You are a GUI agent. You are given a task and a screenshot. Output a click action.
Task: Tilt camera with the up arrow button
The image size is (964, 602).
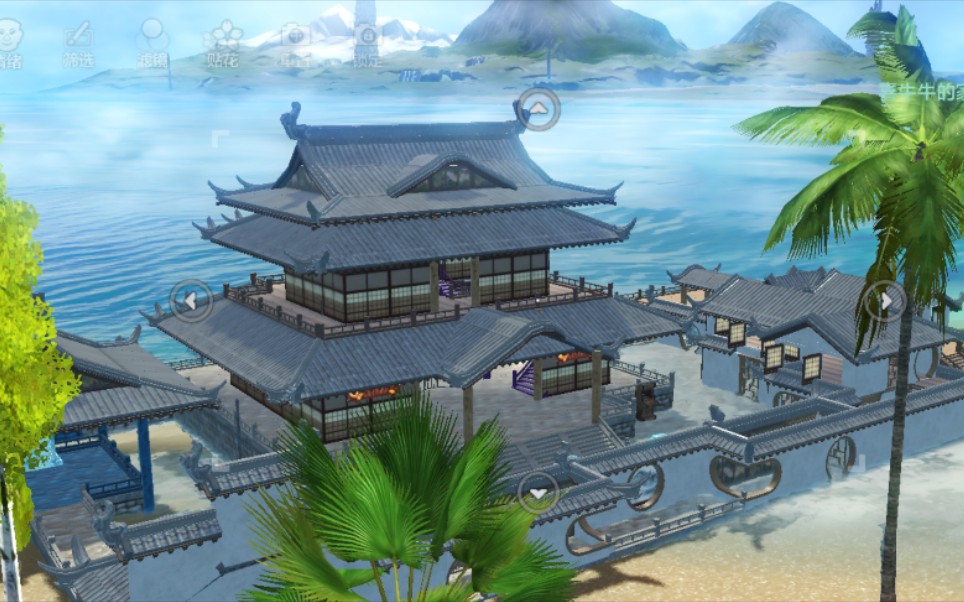(538, 108)
